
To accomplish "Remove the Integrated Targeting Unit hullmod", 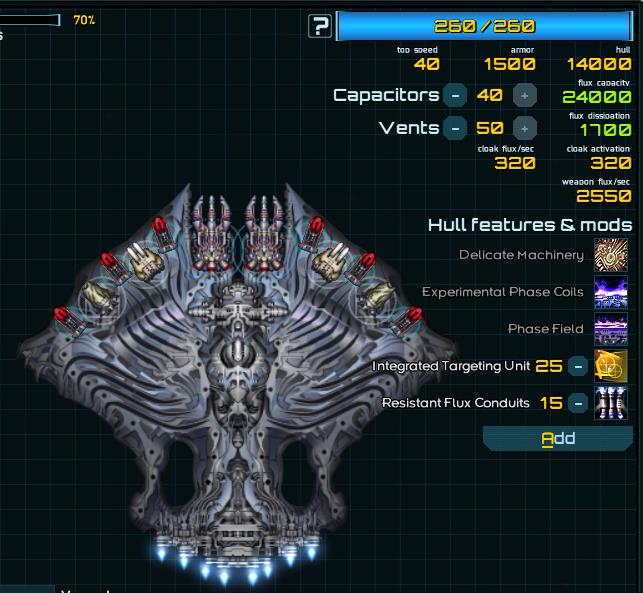I will (577, 366).
